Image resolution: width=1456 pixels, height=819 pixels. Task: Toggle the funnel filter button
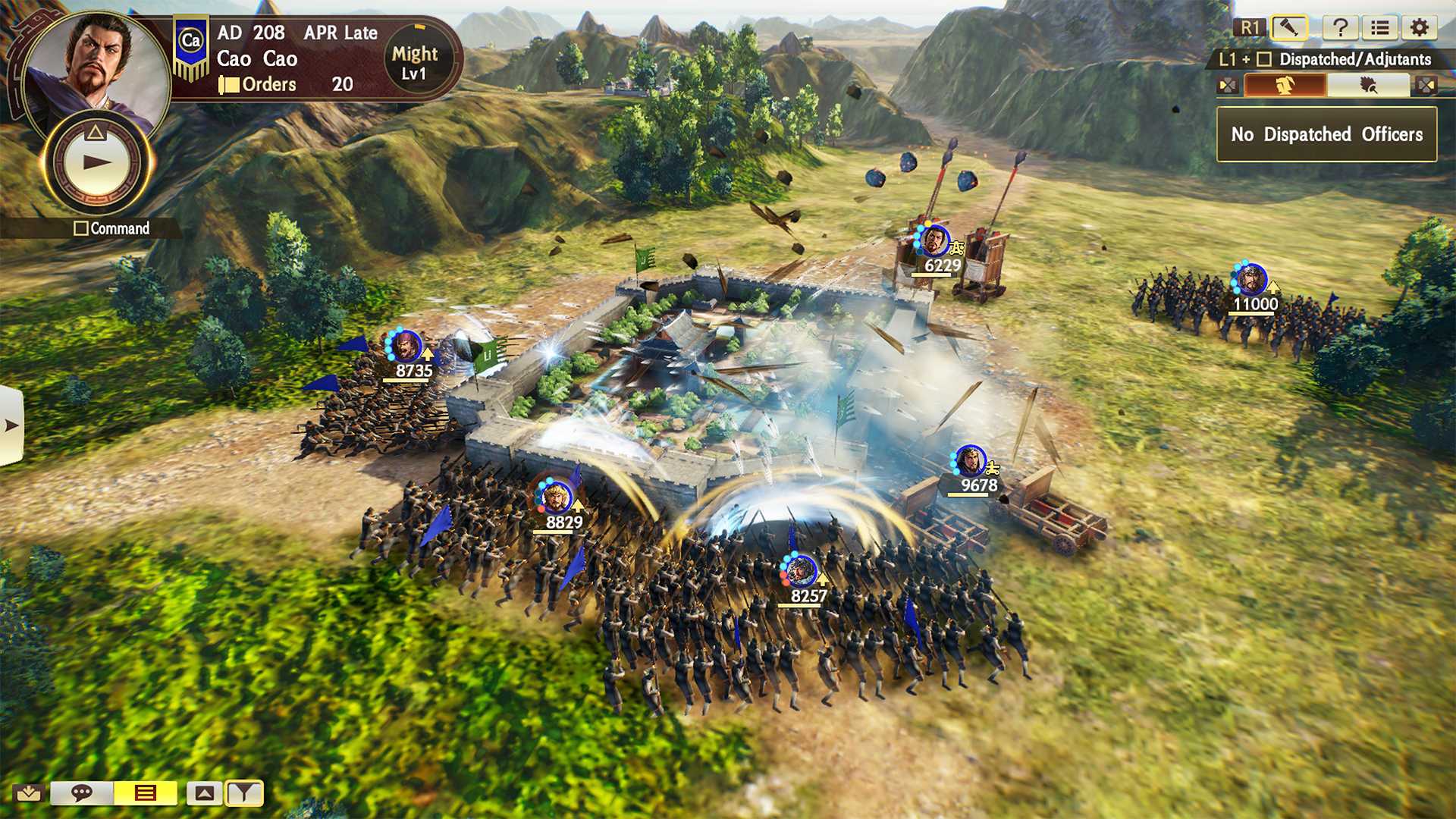(244, 793)
